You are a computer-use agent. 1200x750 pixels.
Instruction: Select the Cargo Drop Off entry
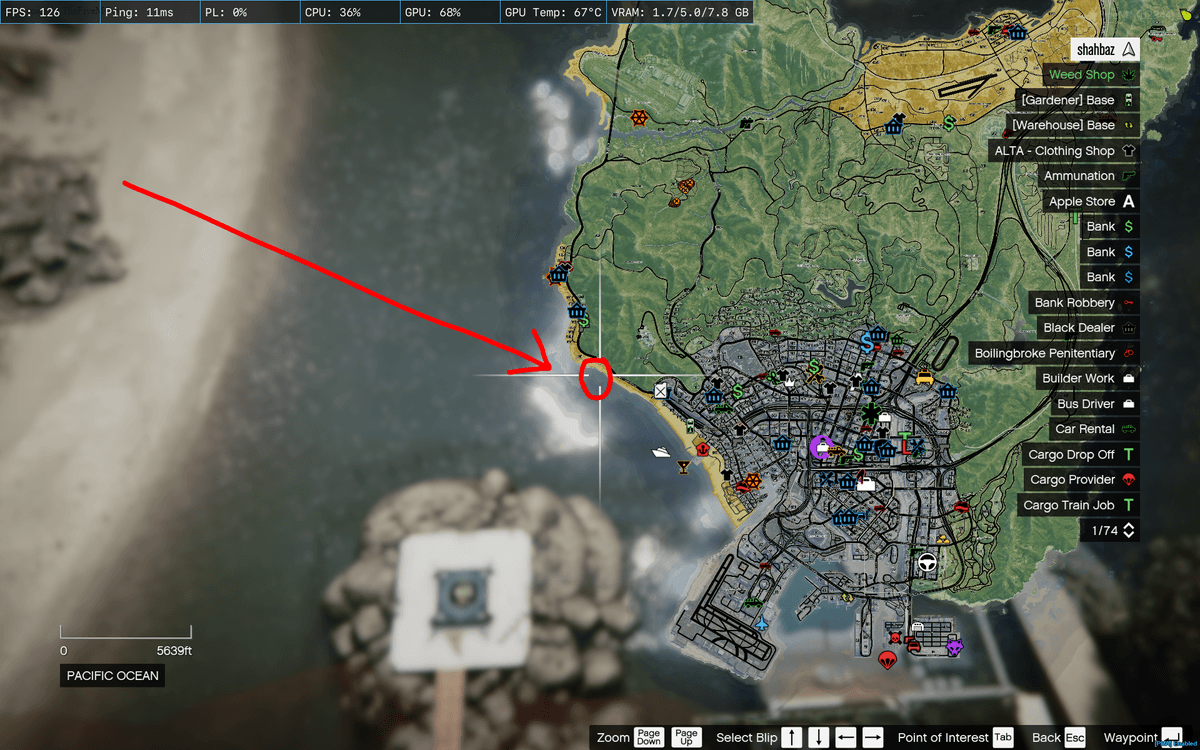tap(1080, 454)
